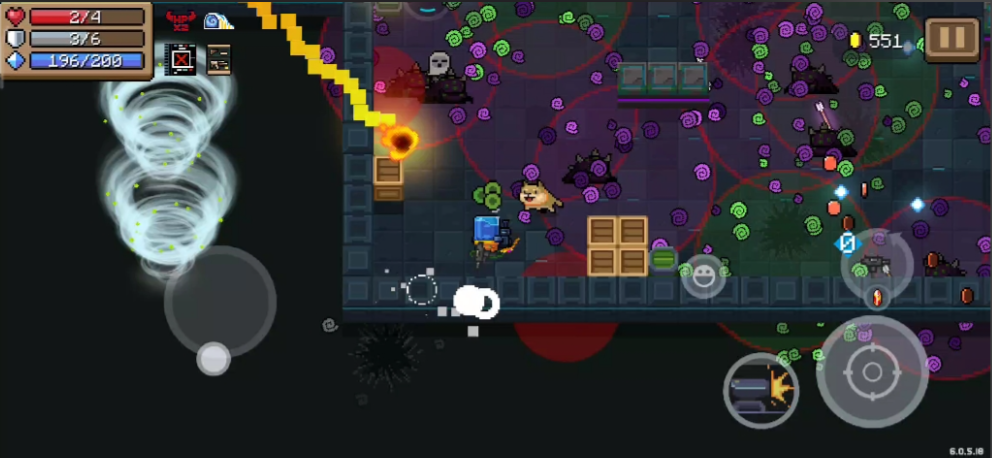Click the red X monitor icon
992x458 pixels.
(x=181, y=60)
